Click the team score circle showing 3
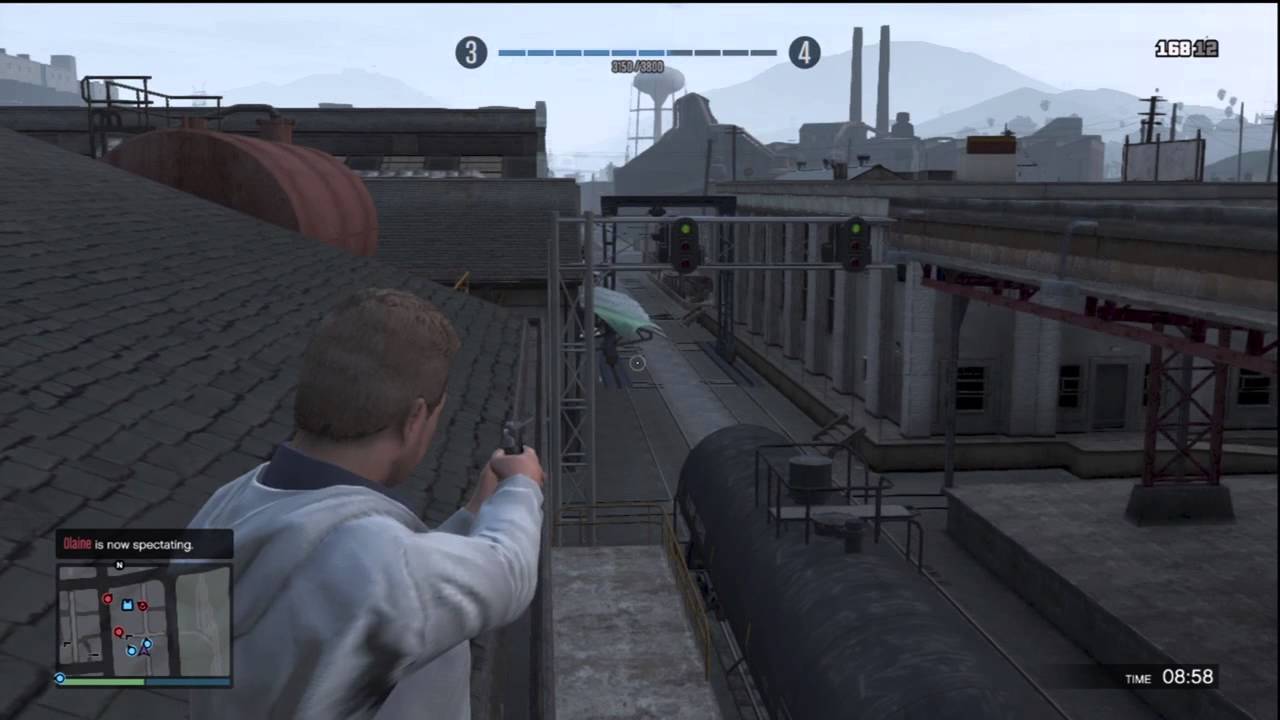1280x720 pixels. click(471, 53)
